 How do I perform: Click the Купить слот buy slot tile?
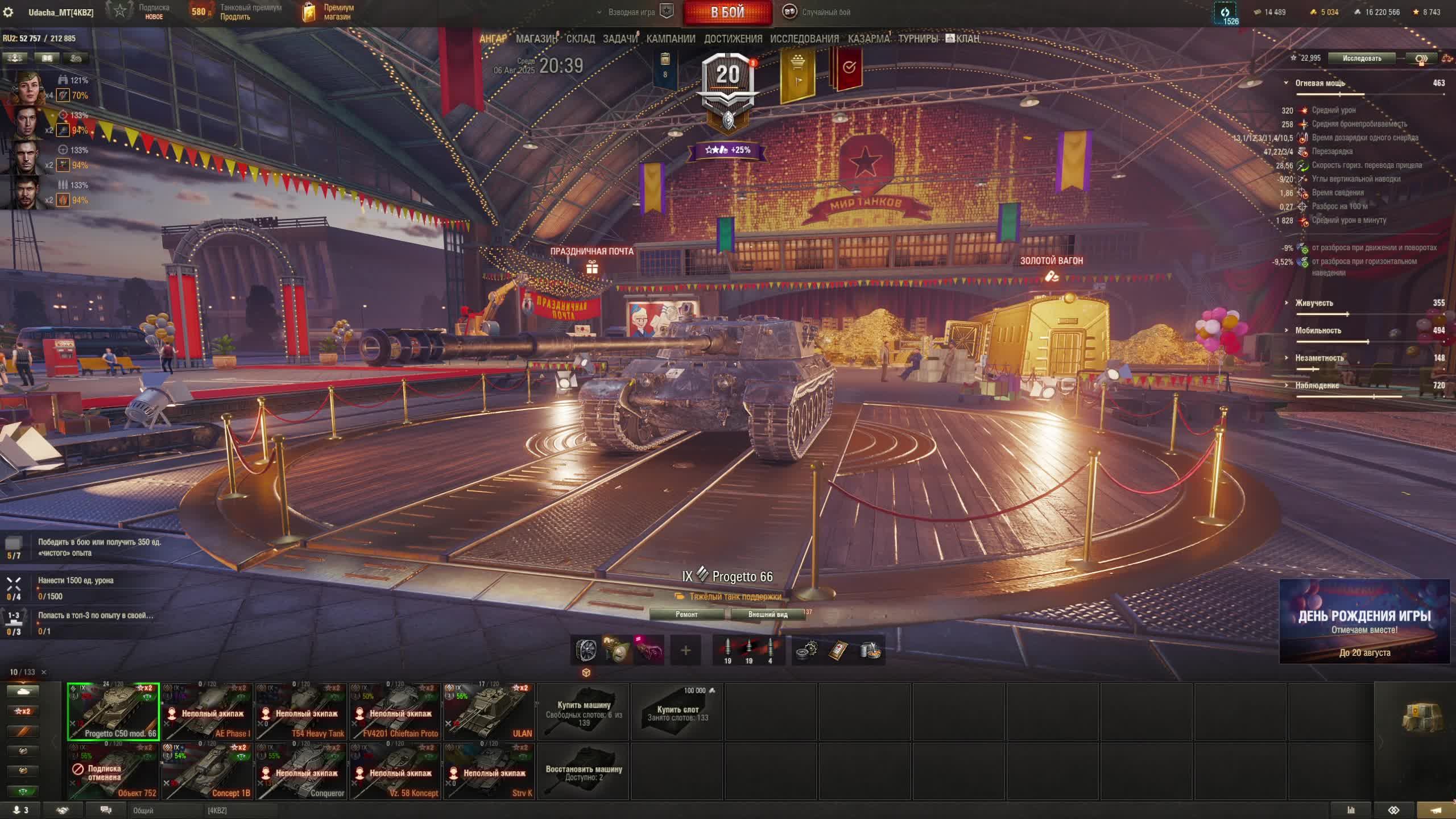[x=677, y=712]
